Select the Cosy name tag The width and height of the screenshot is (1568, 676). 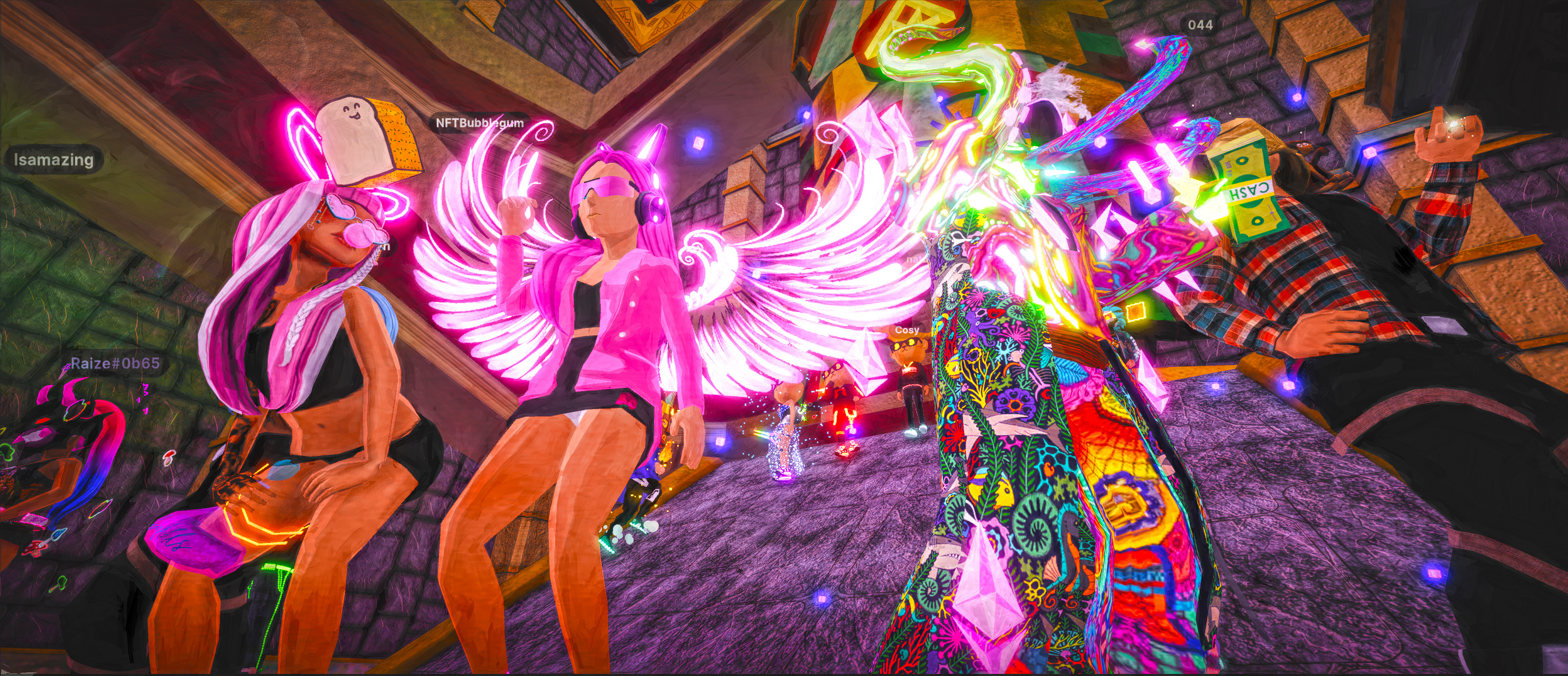pos(906,330)
